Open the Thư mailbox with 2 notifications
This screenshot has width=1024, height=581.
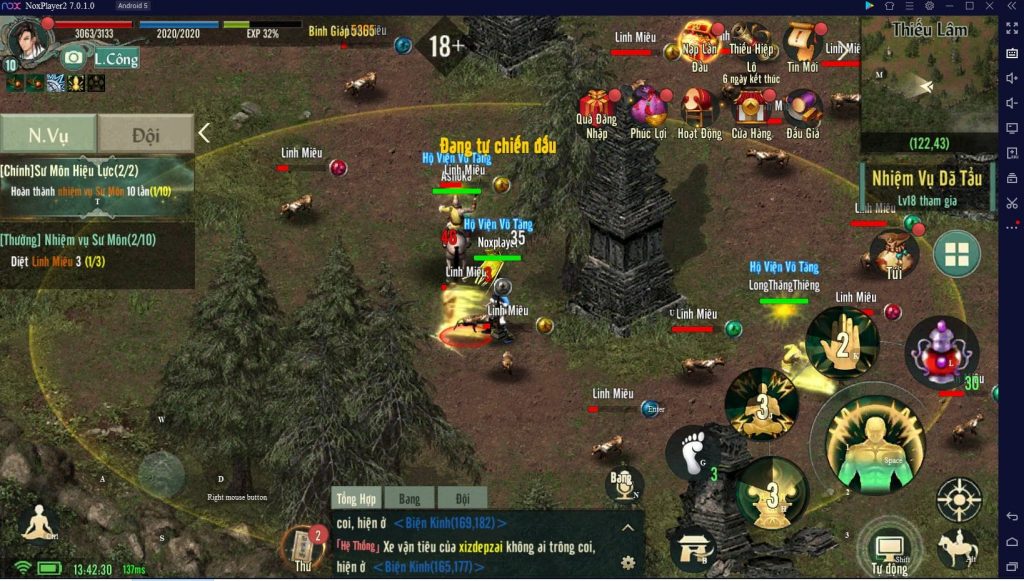[x=302, y=547]
